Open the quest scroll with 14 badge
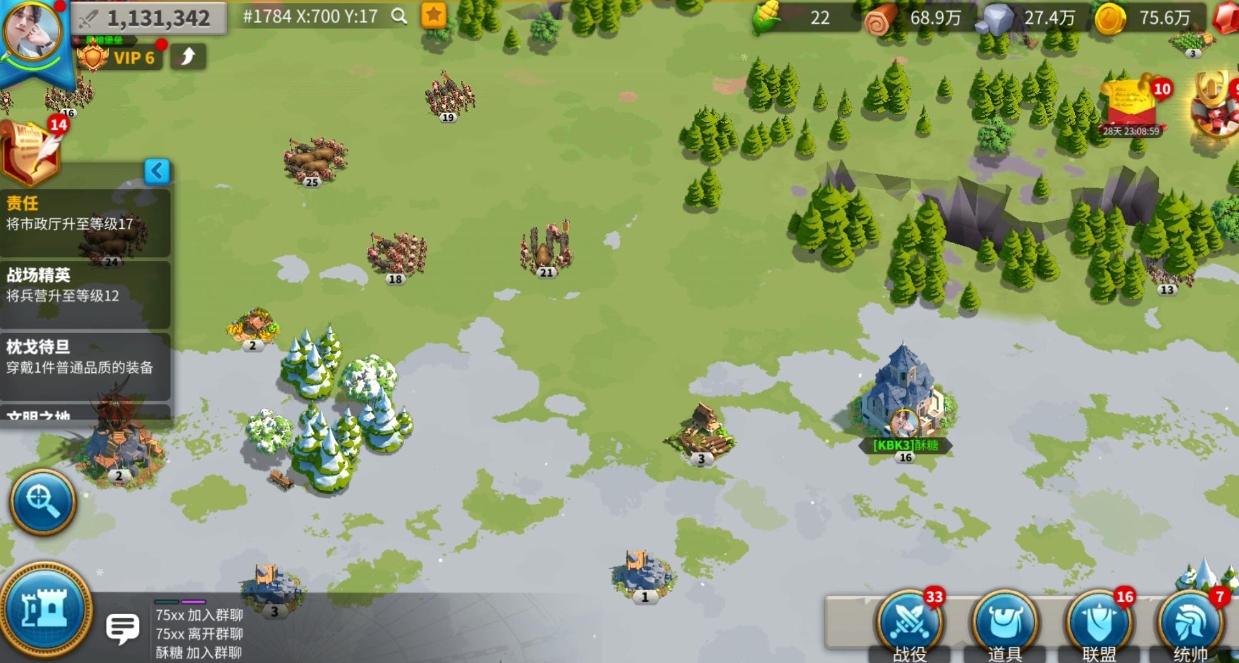The image size is (1239, 663). tap(30, 148)
